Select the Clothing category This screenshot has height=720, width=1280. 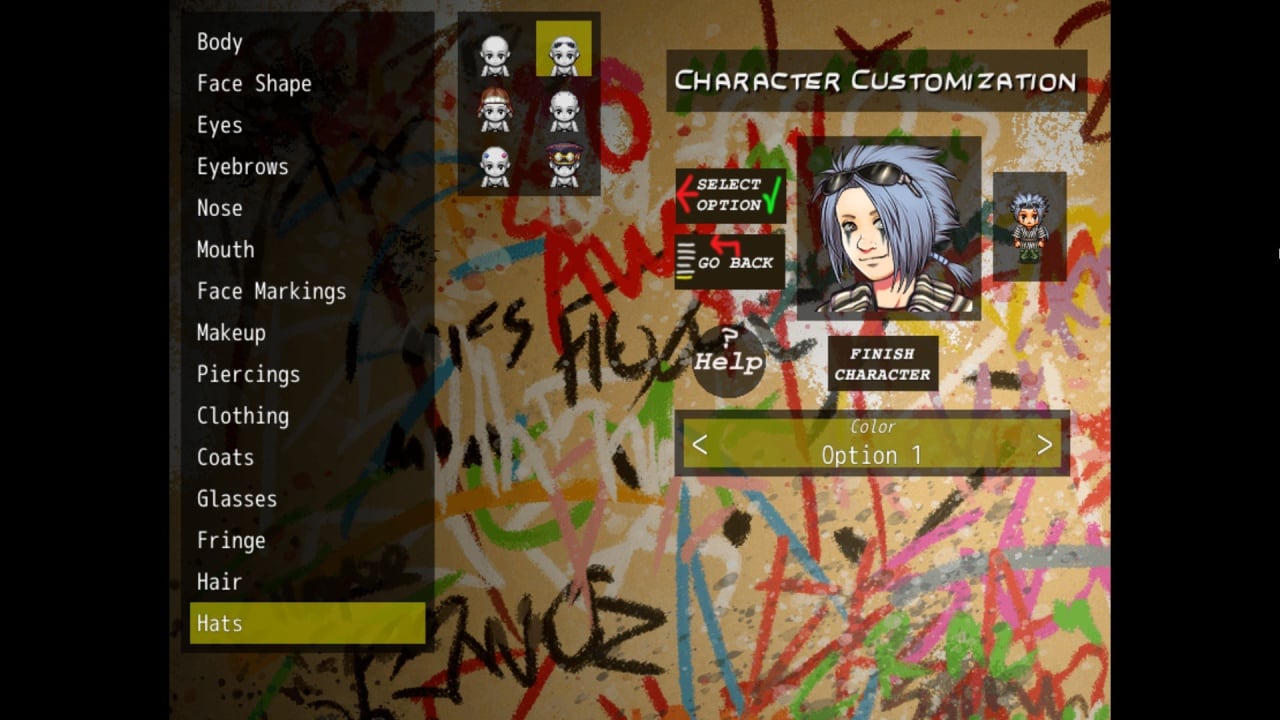pos(243,416)
